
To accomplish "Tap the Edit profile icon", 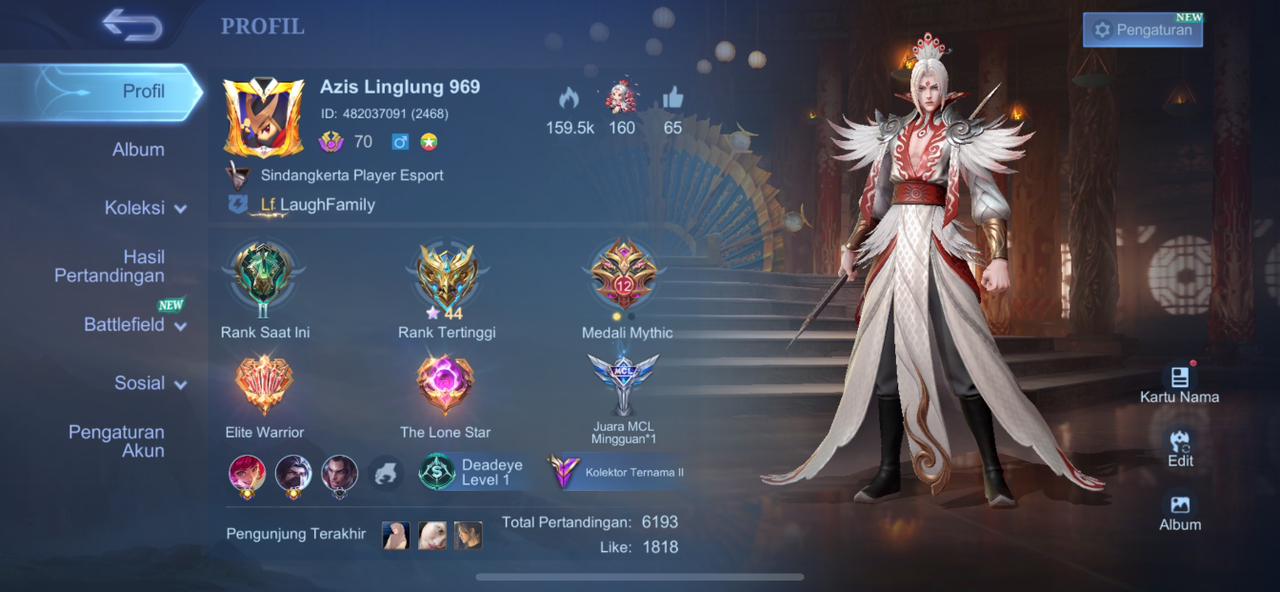I will pos(1180,448).
